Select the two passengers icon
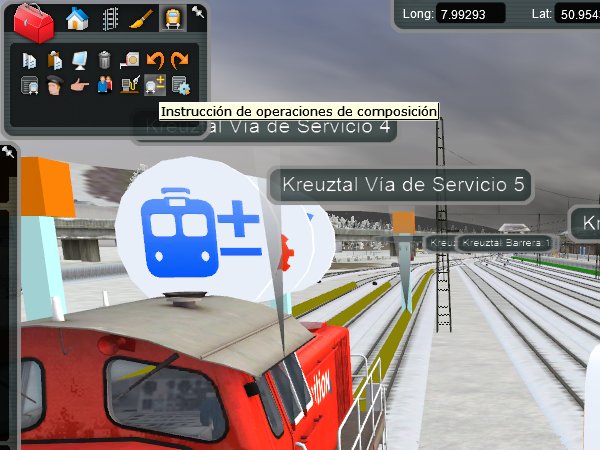Screen dimensions: 600x450 104,85
